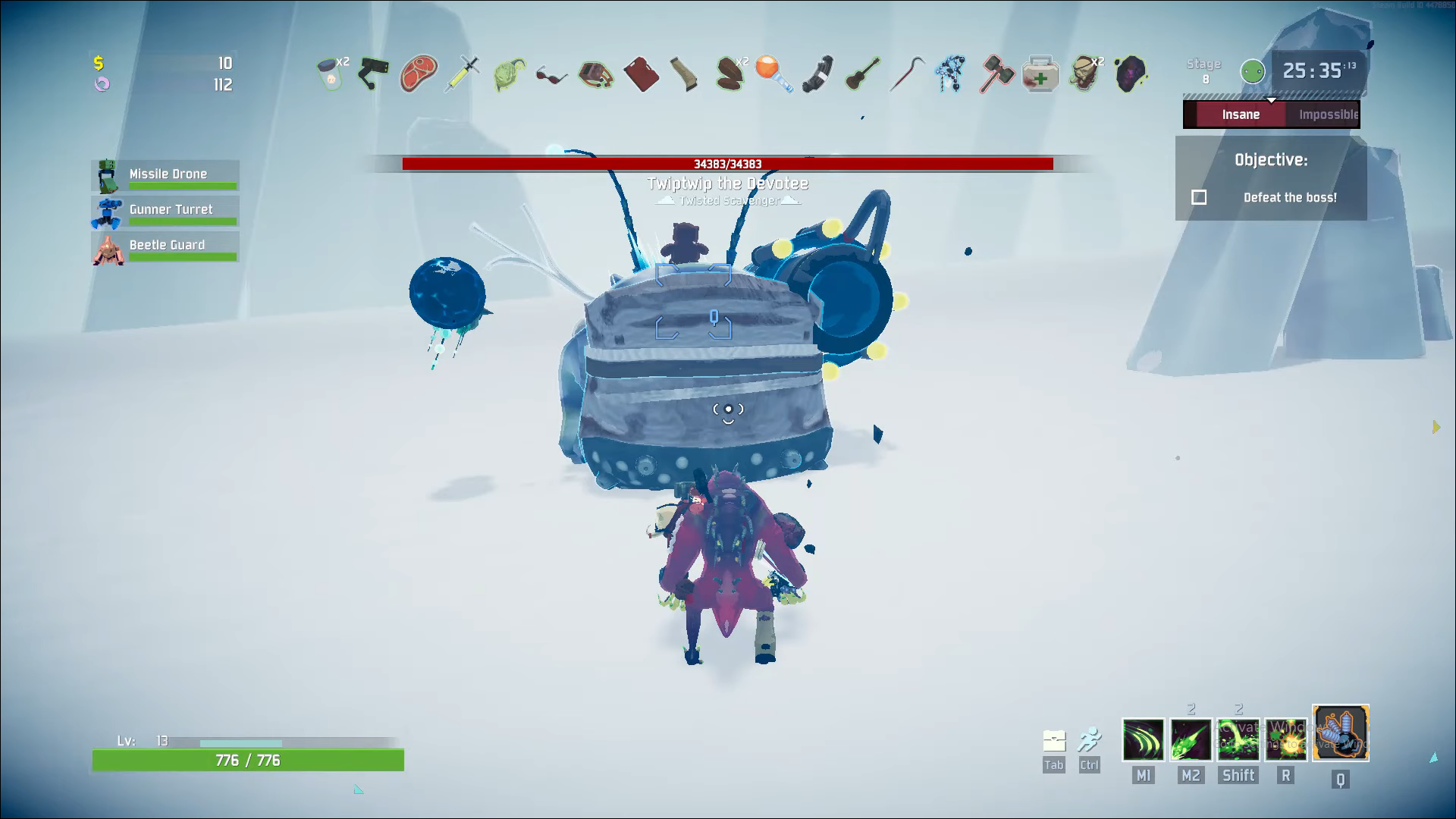
Task: Open the inventory chest icon
Action: pos(1054,741)
